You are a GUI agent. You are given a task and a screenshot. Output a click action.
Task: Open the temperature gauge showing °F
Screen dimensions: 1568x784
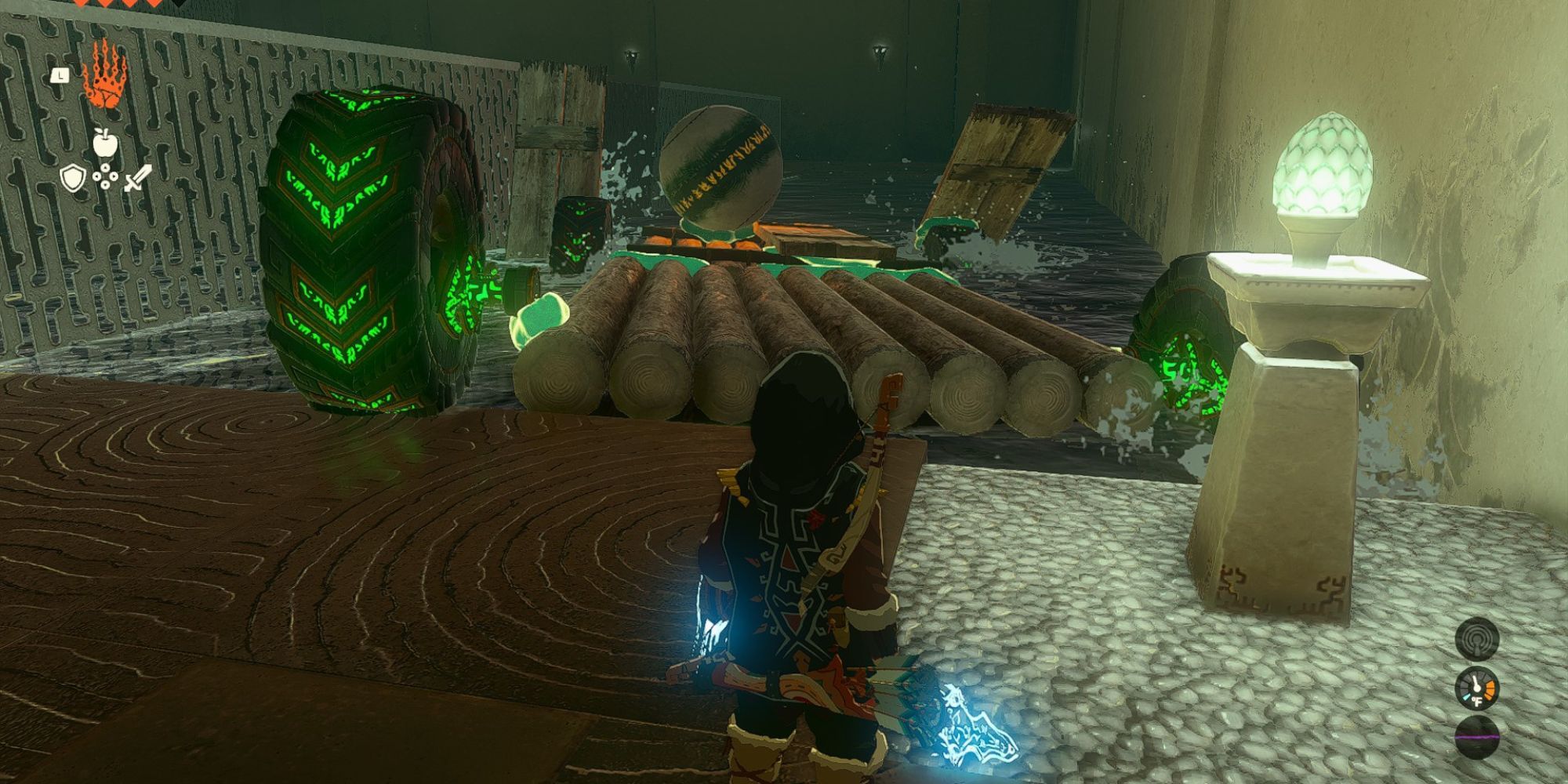(x=1477, y=688)
